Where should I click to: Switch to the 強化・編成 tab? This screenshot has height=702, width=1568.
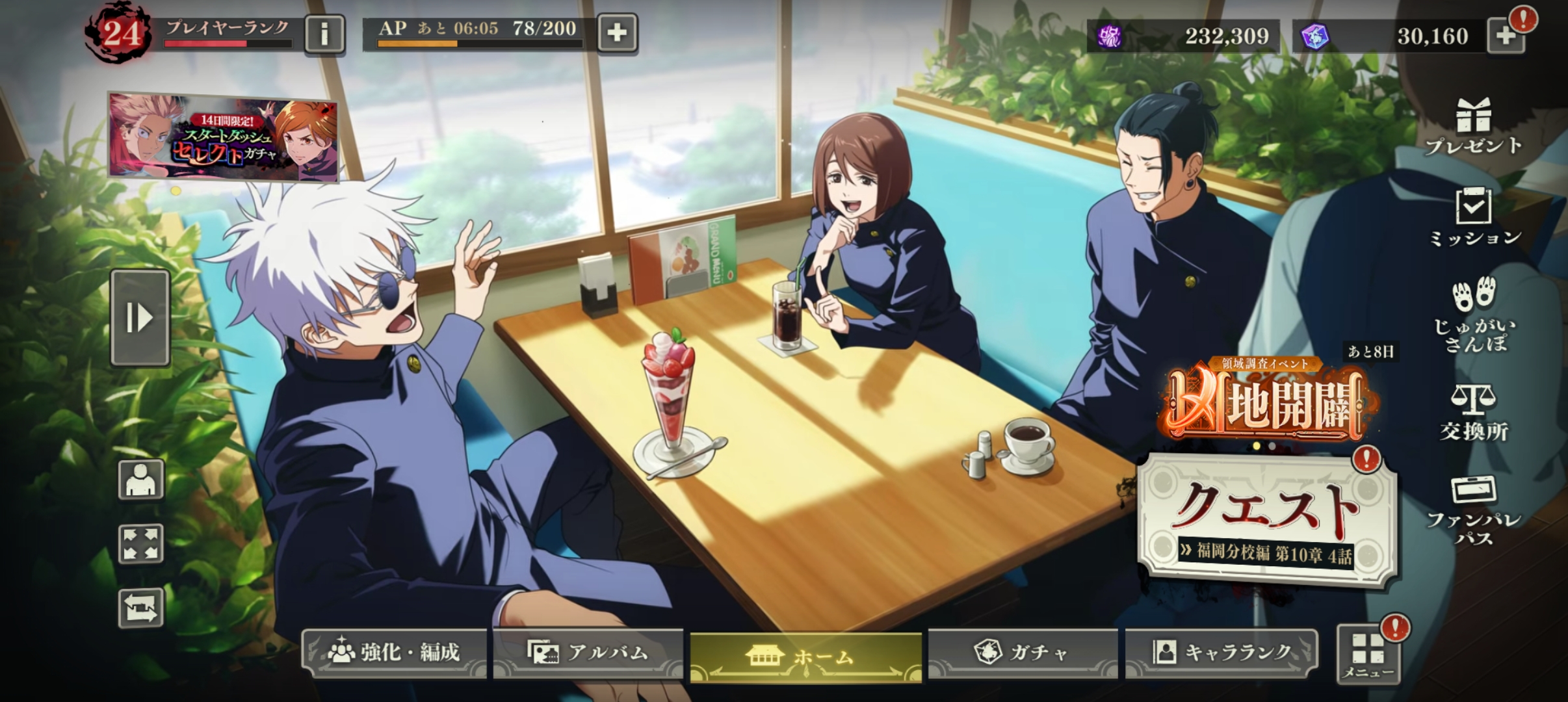(395, 652)
